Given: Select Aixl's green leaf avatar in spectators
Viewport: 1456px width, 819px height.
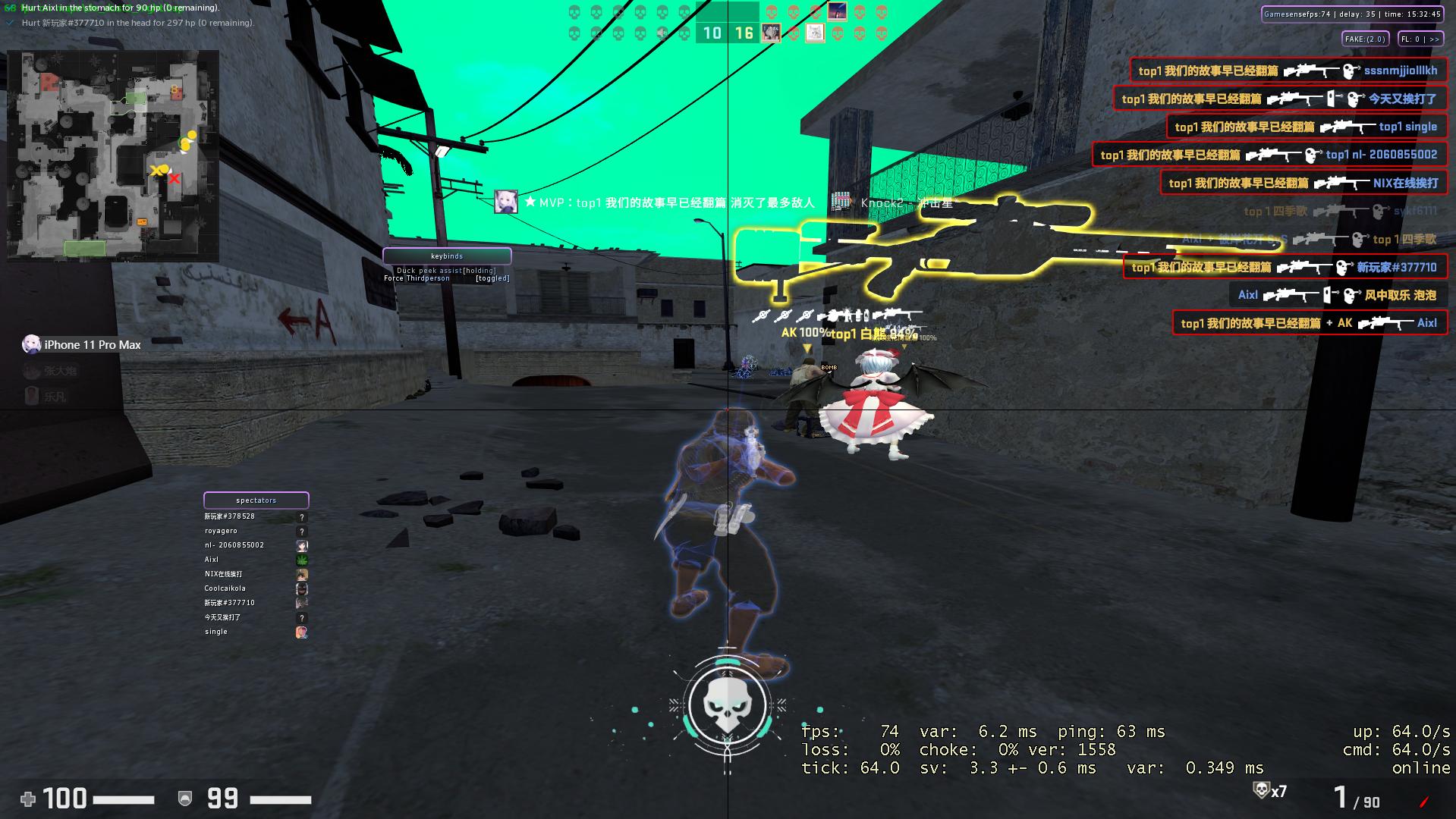Looking at the screenshot, I should point(302,560).
